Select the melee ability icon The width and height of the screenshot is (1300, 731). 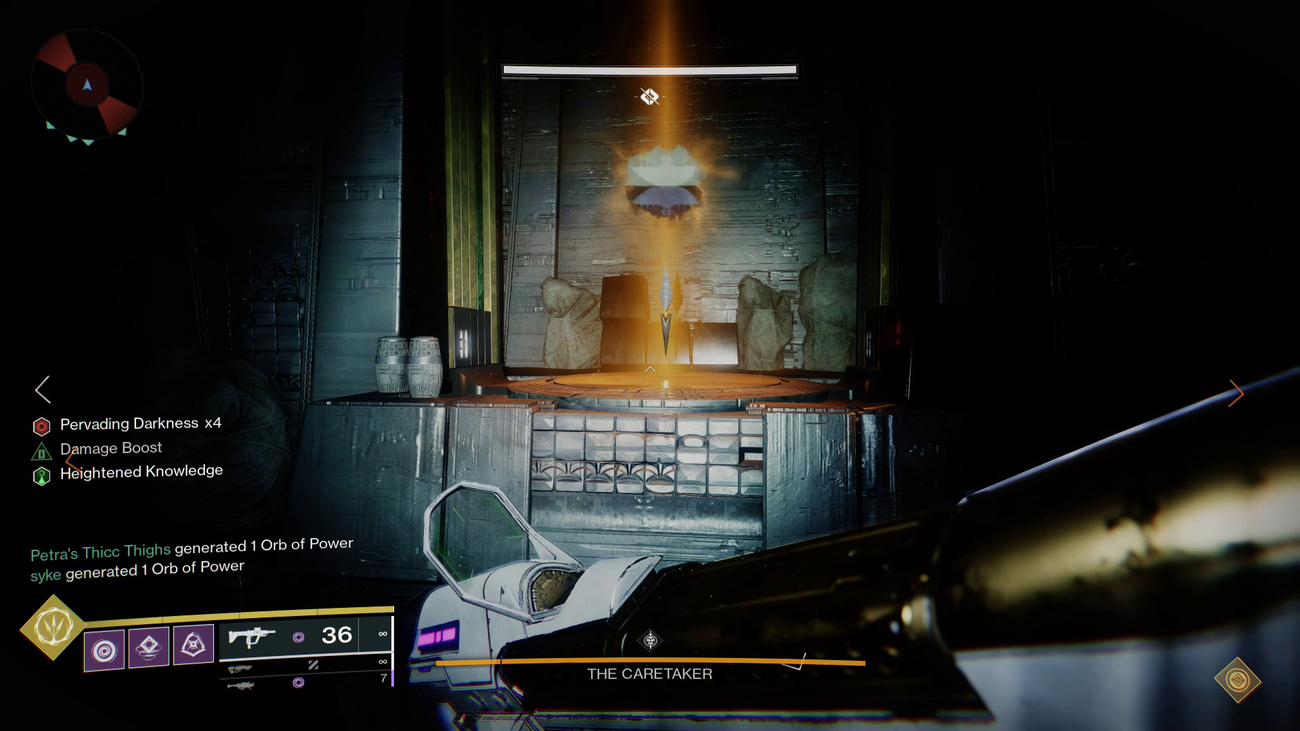pos(146,645)
